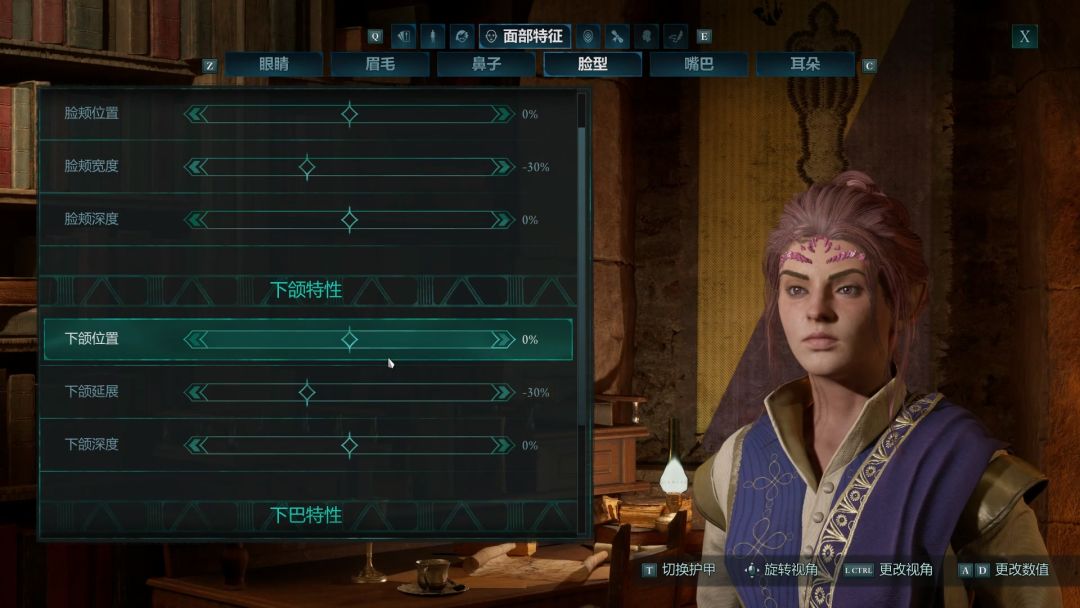Image resolution: width=1080 pixels, height=608 pixels.
Task: Switch to the 嘴巴 (Mouth) tab
Action: click(x=699, y=65)
